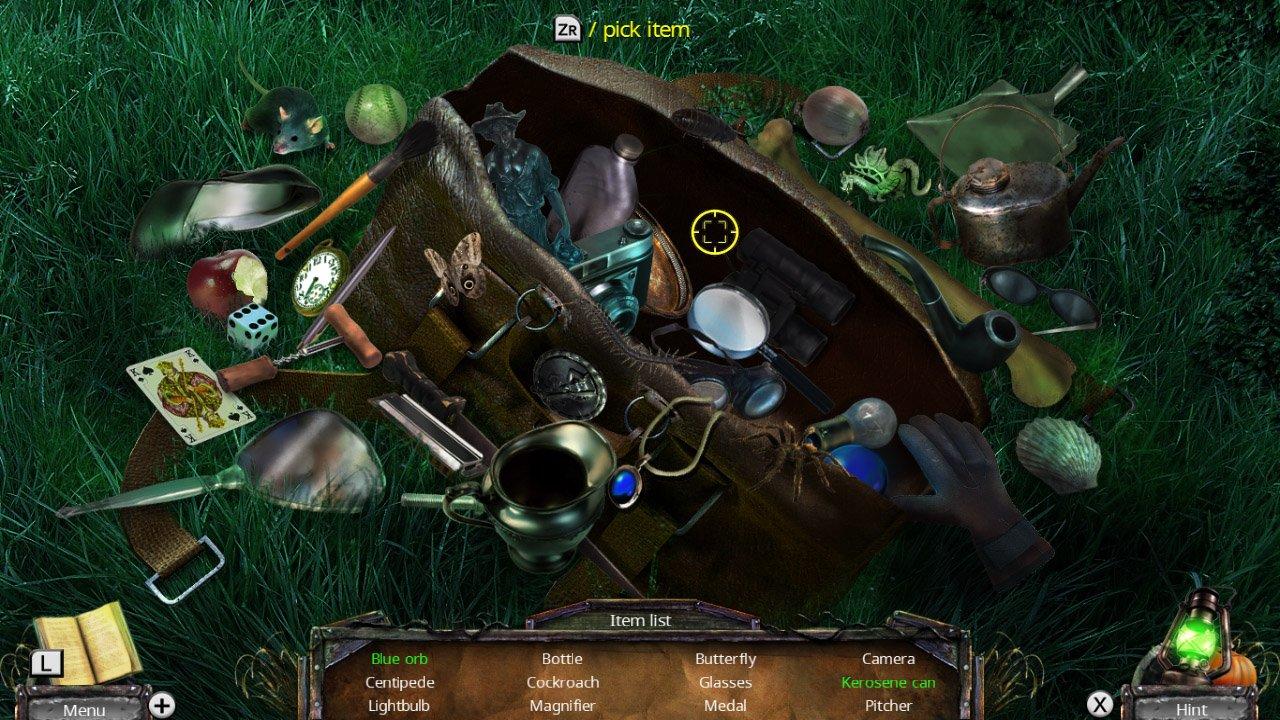Image resolution: width=1280 pixels, height=720 pixels.
Task: Choose Glasses in the item list
Action: [725, 683]
